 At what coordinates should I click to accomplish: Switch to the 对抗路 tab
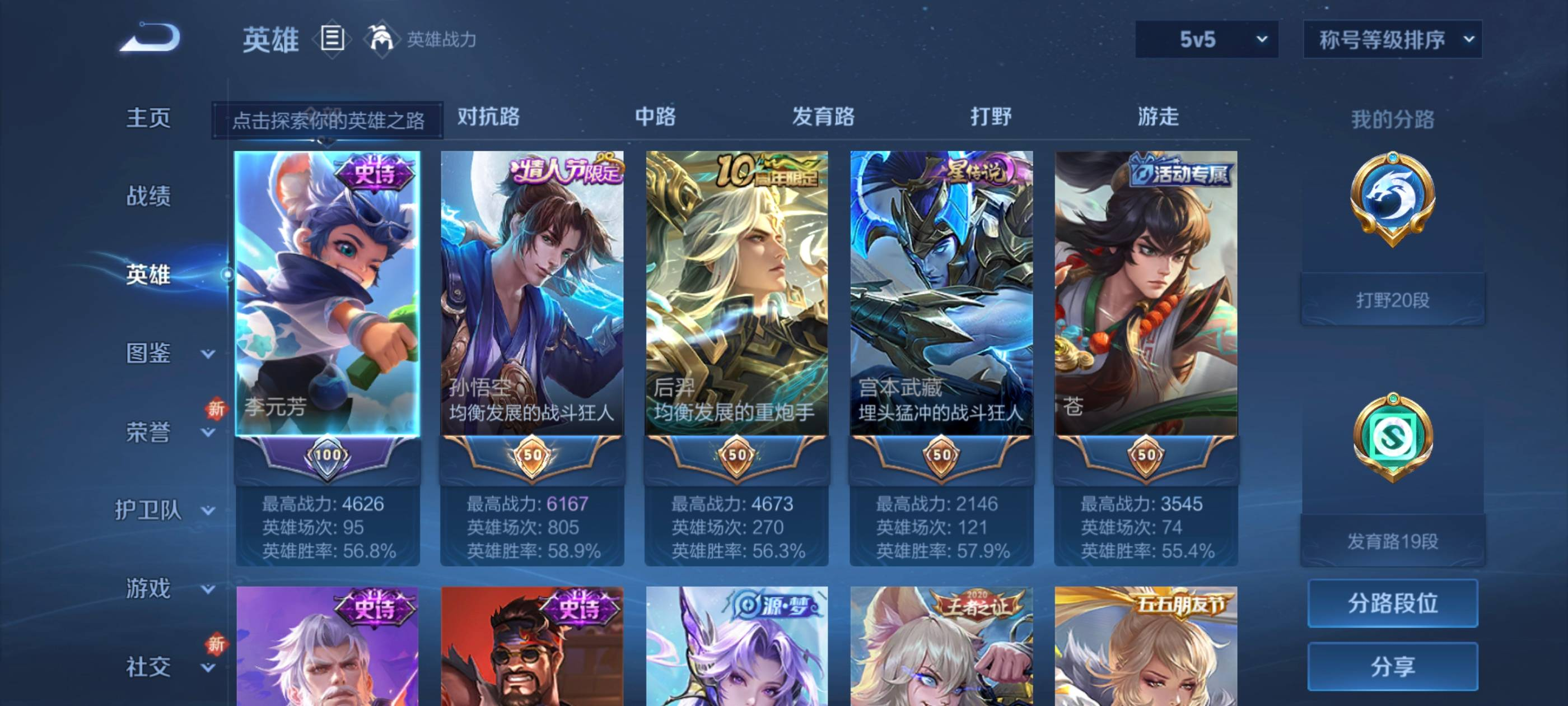pyautogui.click(x=488, y=117)
